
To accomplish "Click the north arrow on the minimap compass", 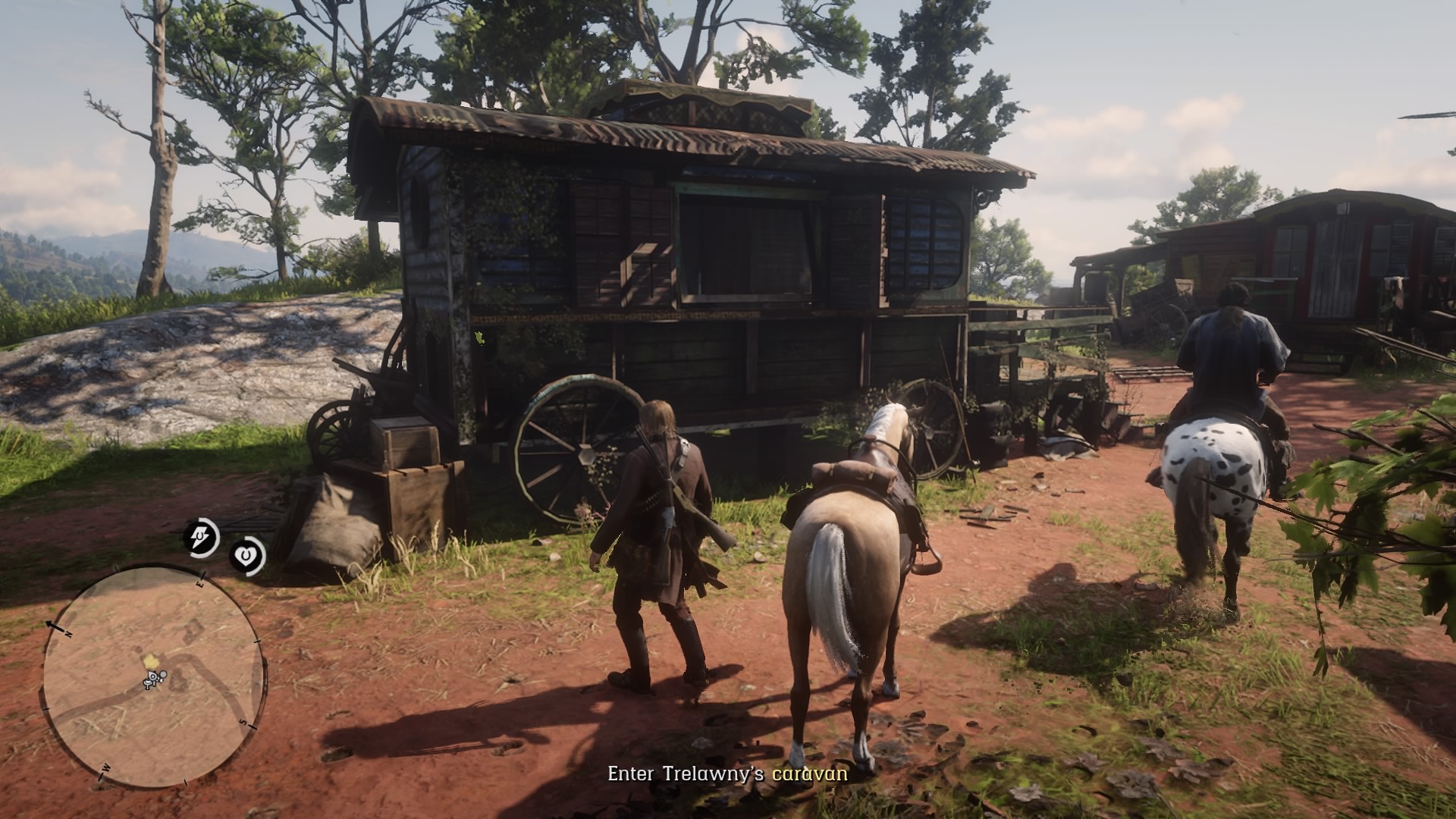I will (x=50, y=624).
